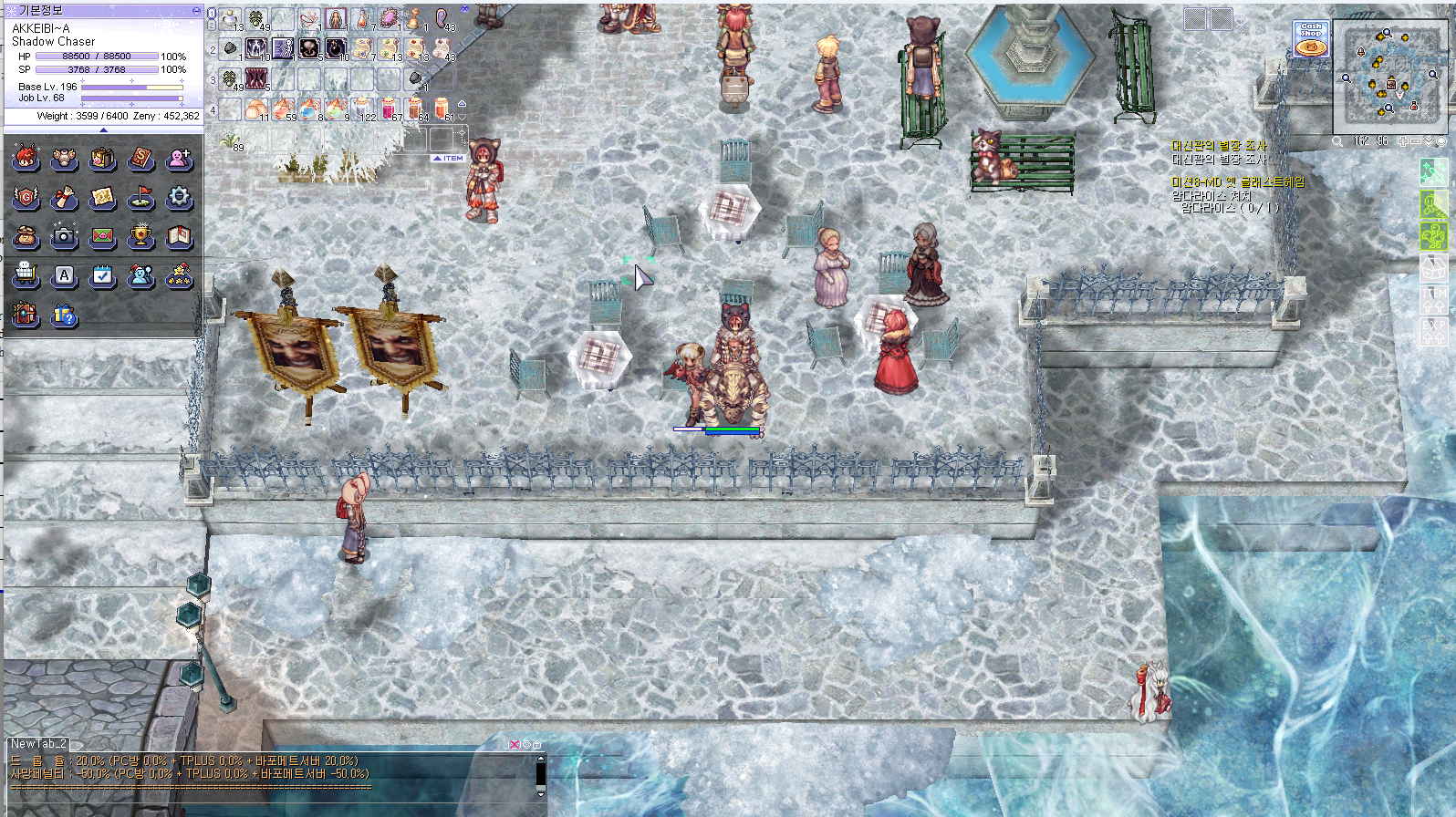Open the settings gear menu icon

click(179, 197)
